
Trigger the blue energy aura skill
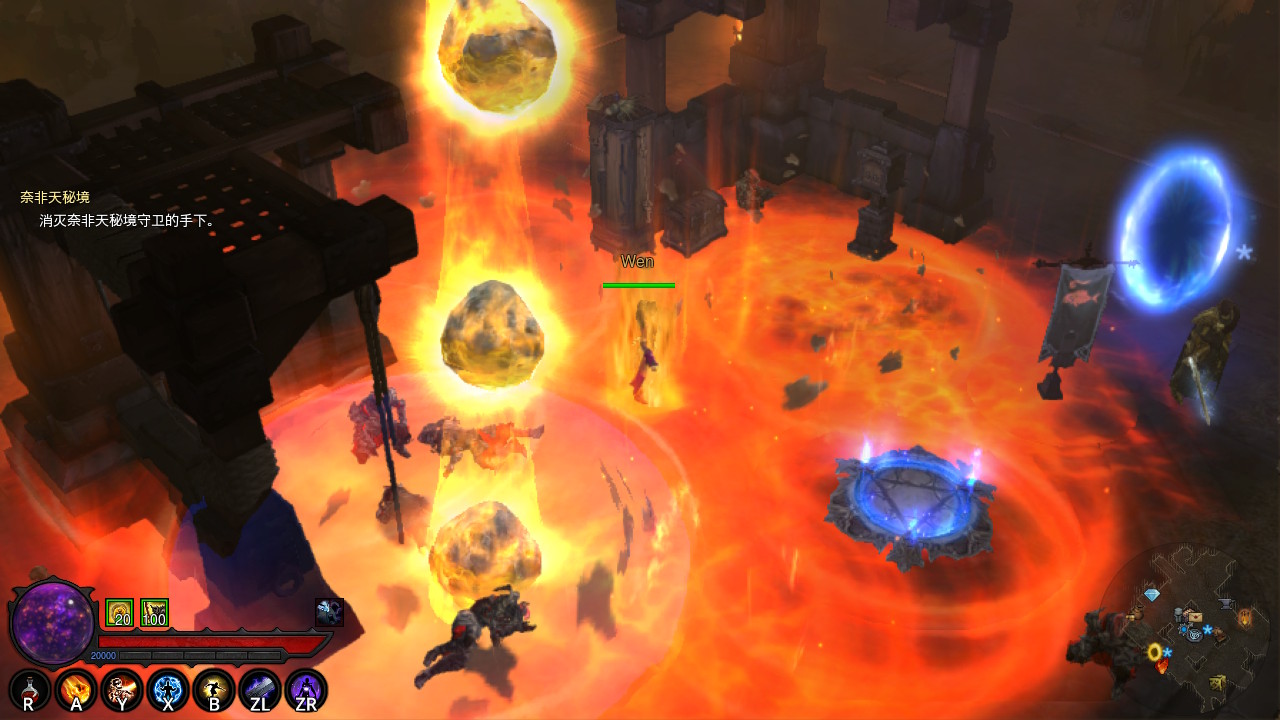168,691
